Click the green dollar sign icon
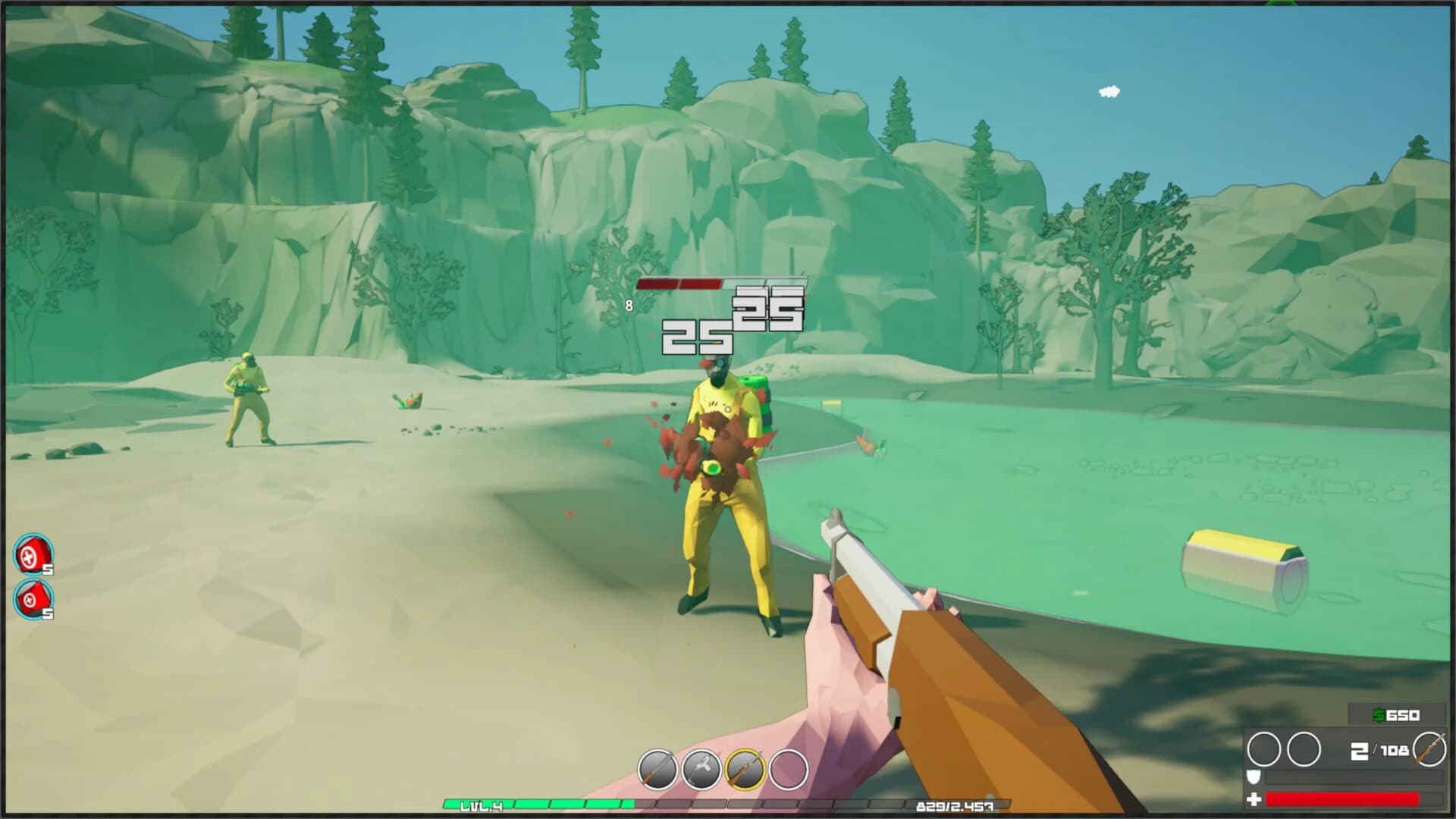1456x819 pixels. tap(1376, 714)
